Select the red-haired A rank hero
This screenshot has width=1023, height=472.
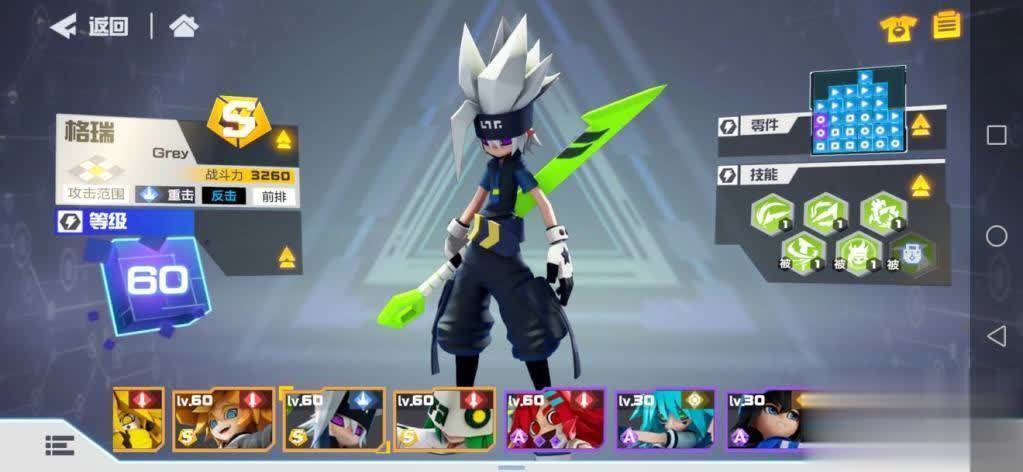pos(555,419)
